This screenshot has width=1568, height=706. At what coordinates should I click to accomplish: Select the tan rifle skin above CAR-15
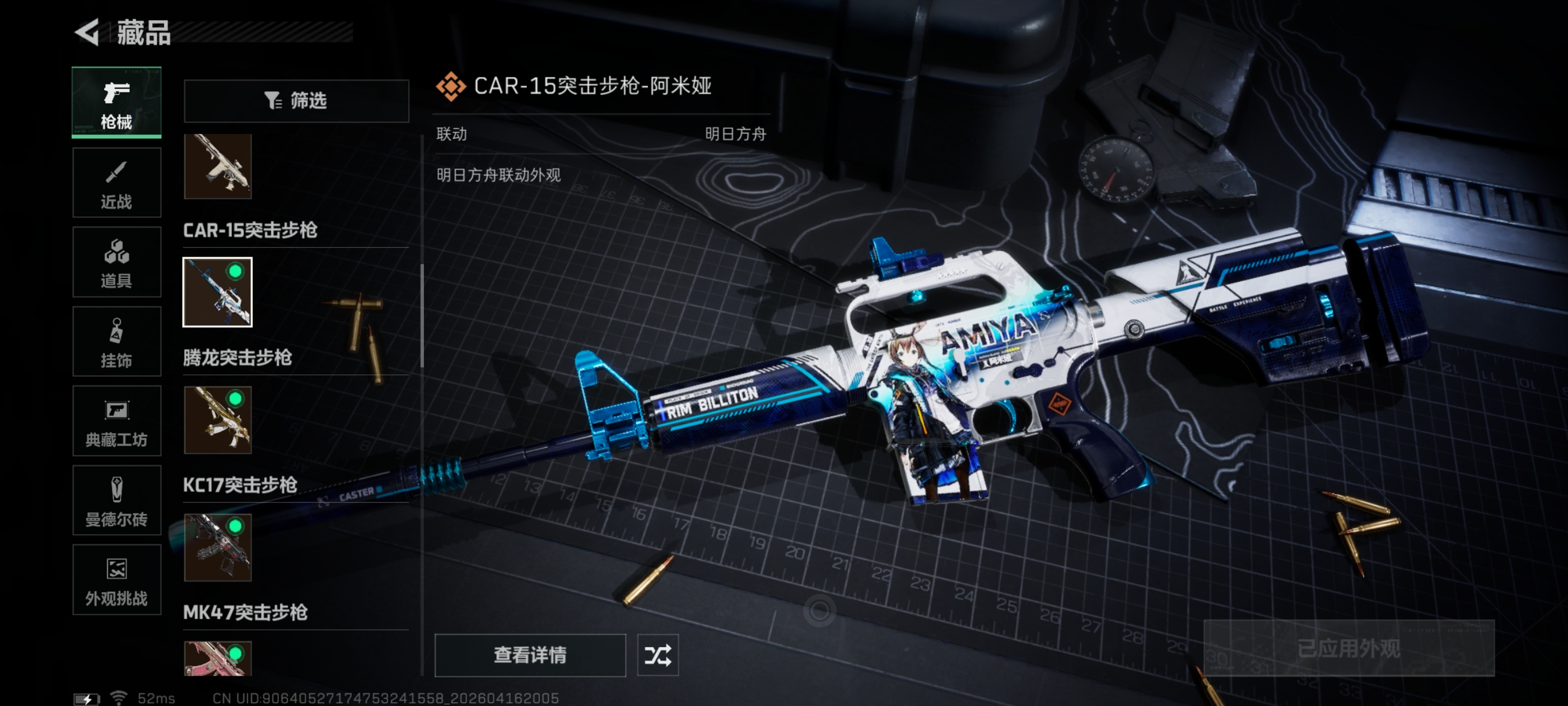pos(218,166)
